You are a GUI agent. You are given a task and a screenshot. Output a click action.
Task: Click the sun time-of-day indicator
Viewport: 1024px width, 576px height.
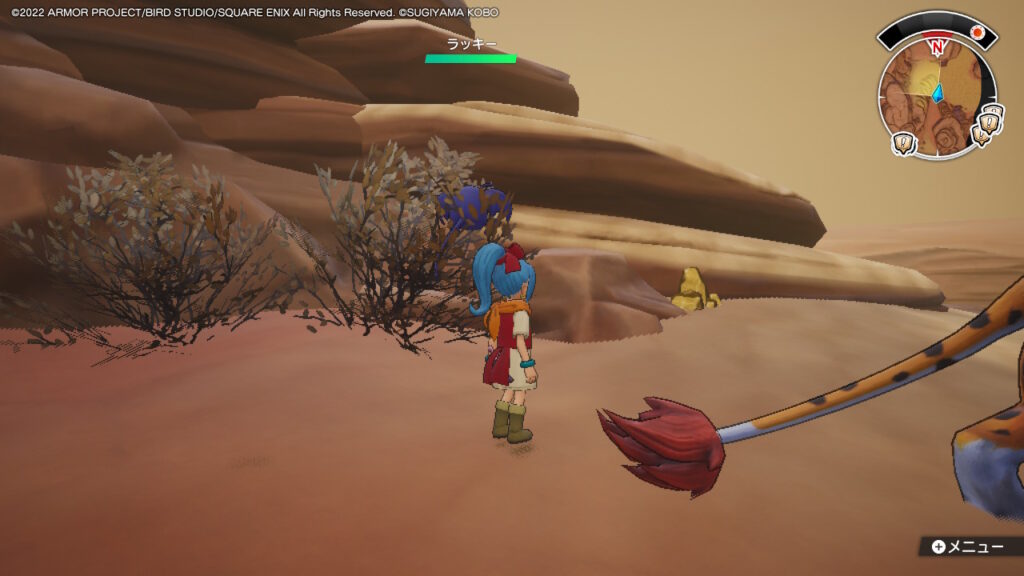pos(979,32)
